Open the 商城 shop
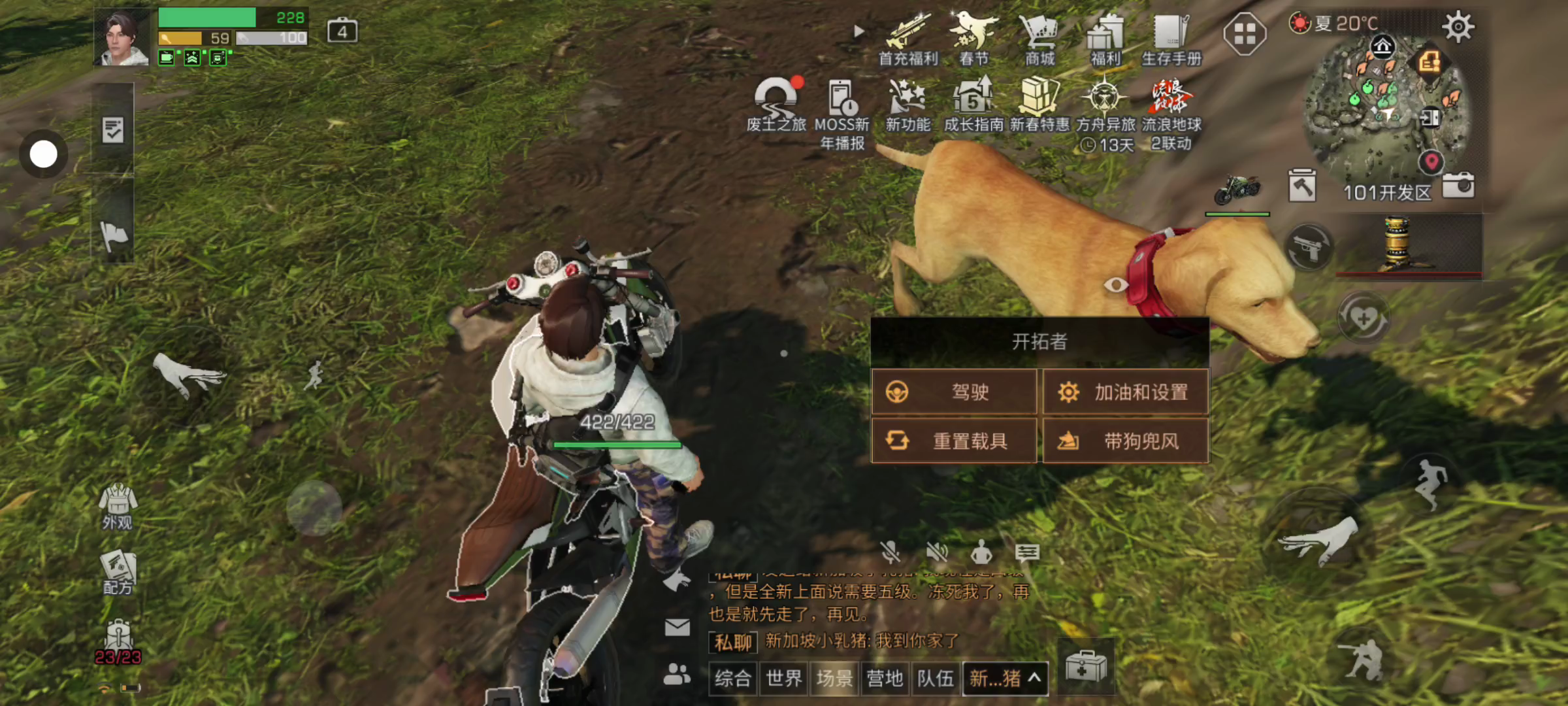 pos(1039,39)
